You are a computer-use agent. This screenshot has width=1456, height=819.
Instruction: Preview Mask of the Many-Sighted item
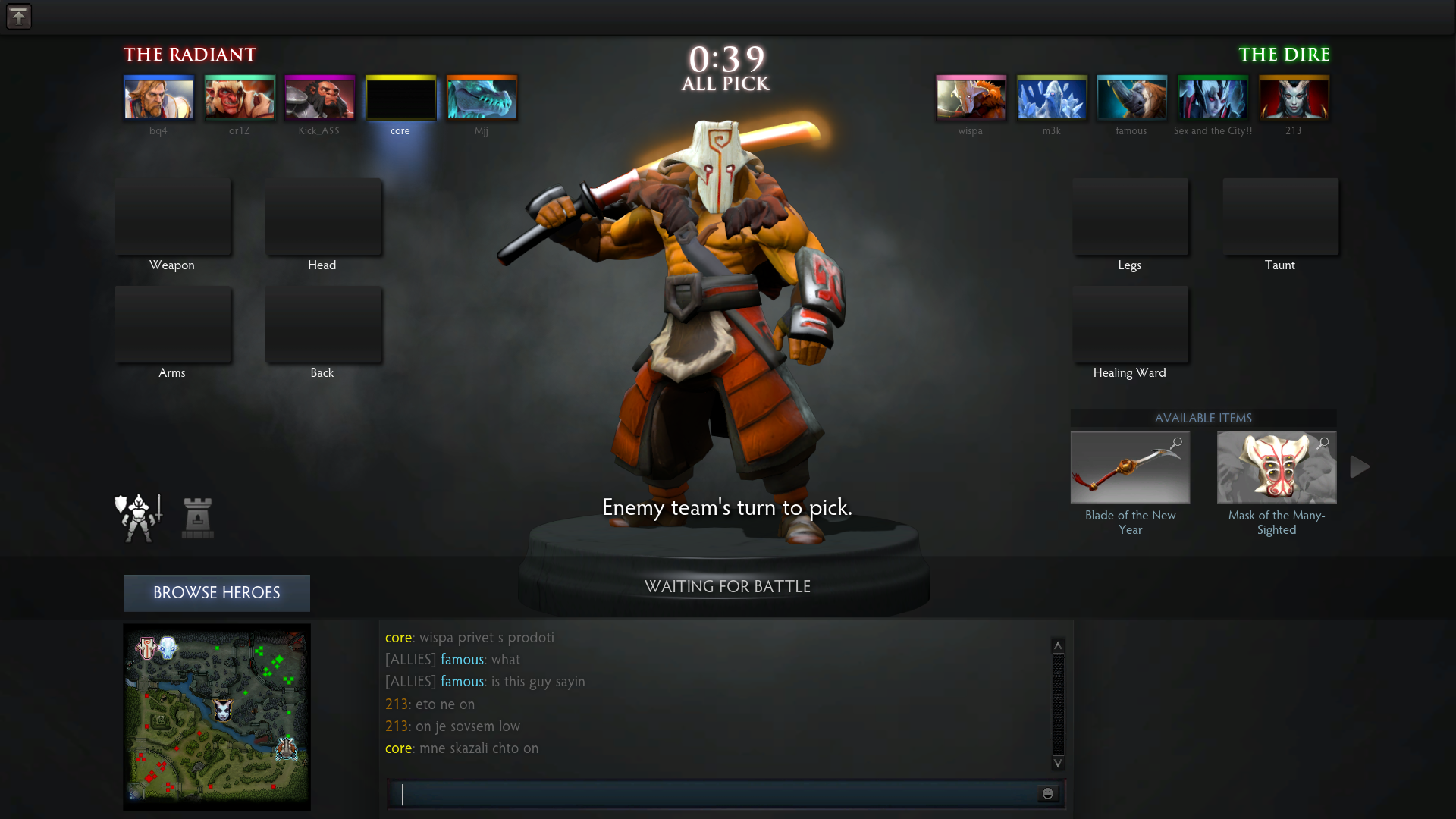pos(1323,443)
